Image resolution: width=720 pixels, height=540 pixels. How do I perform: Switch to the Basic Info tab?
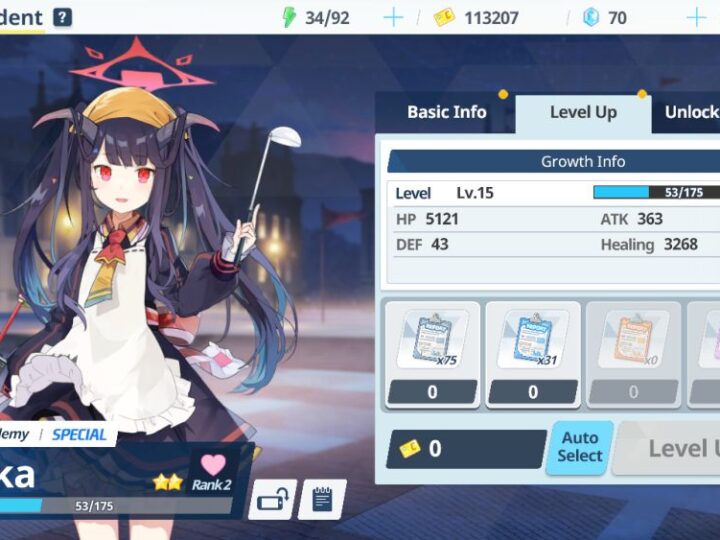(x=446, y=112)
